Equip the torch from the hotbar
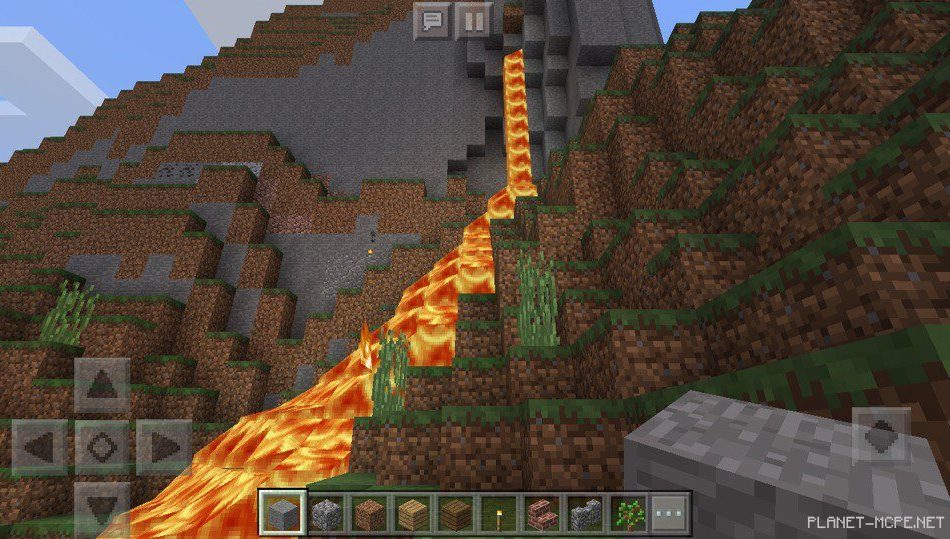Viewport: 950px width, 539px height. (498, 513)
